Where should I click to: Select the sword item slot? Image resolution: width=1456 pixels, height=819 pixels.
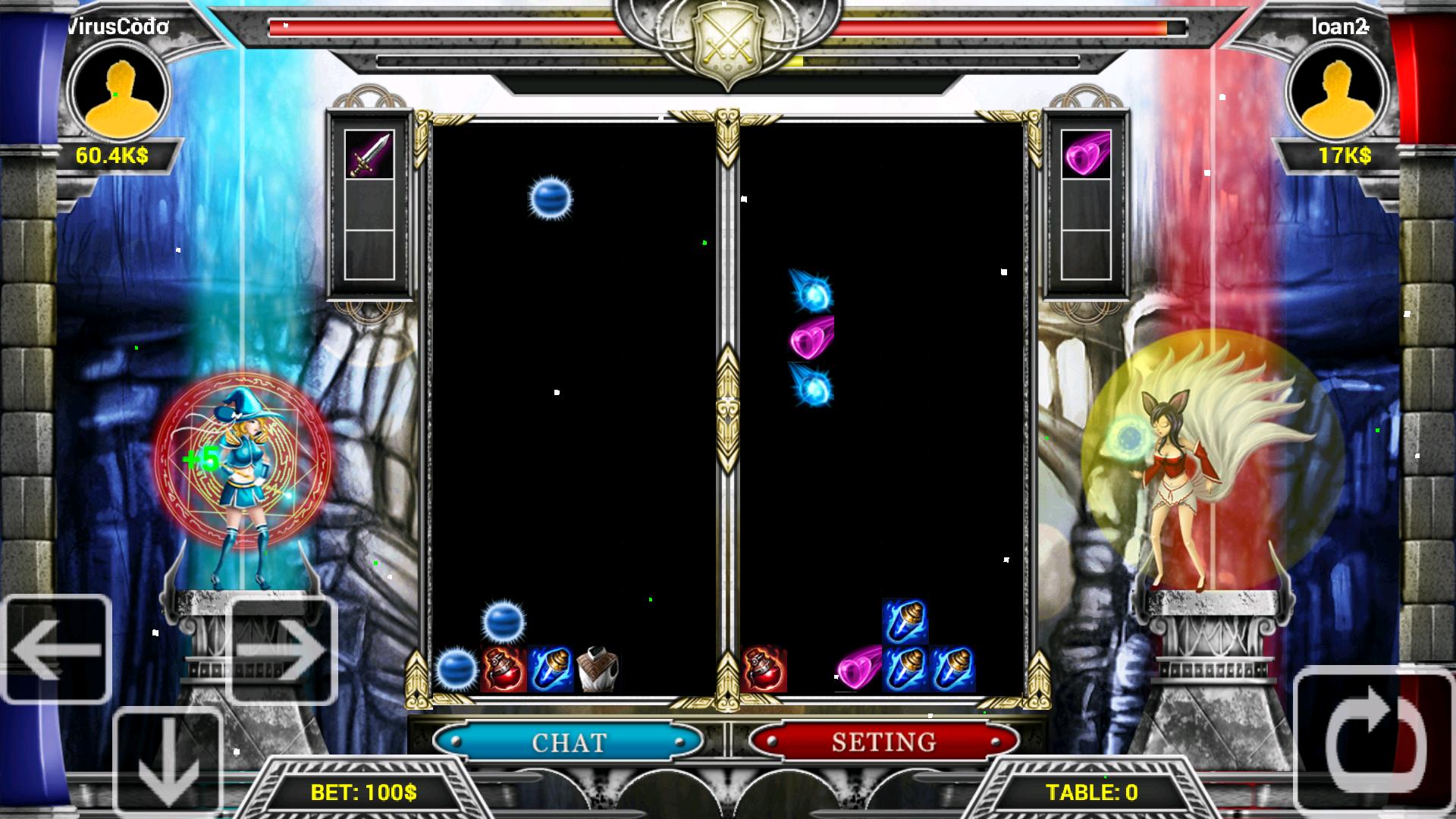369,155
